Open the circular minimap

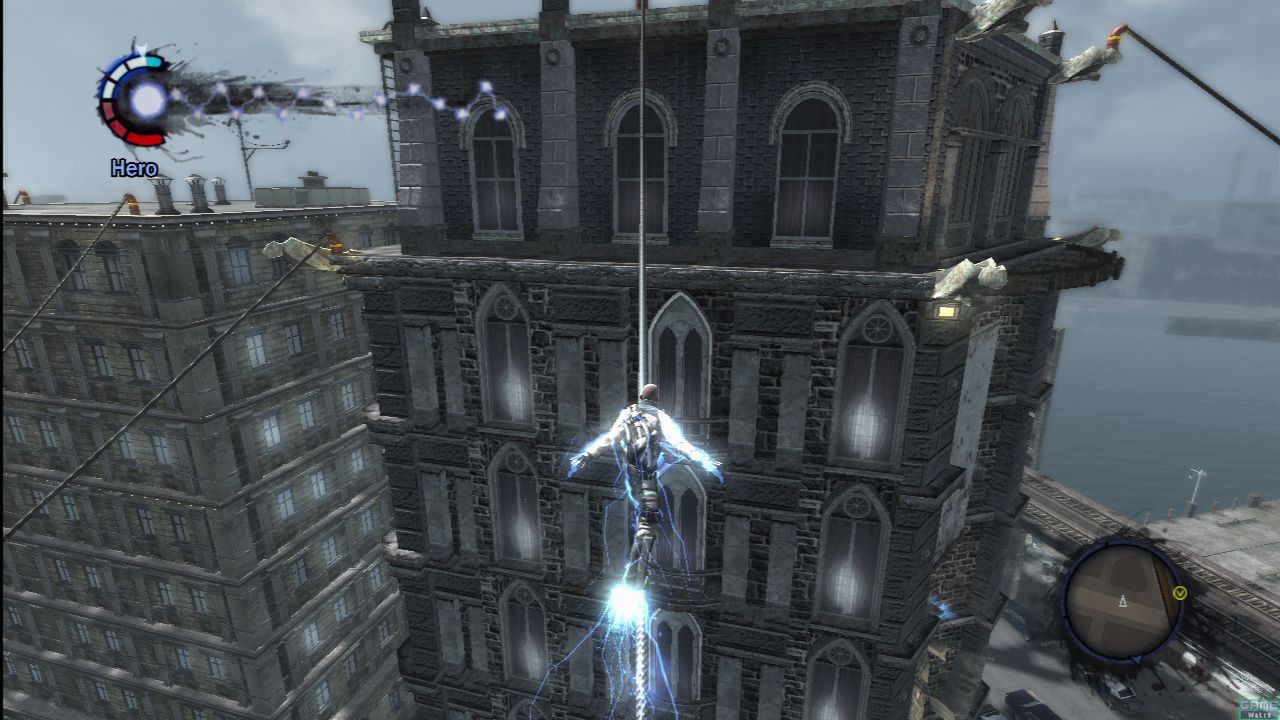point(1121,600)
